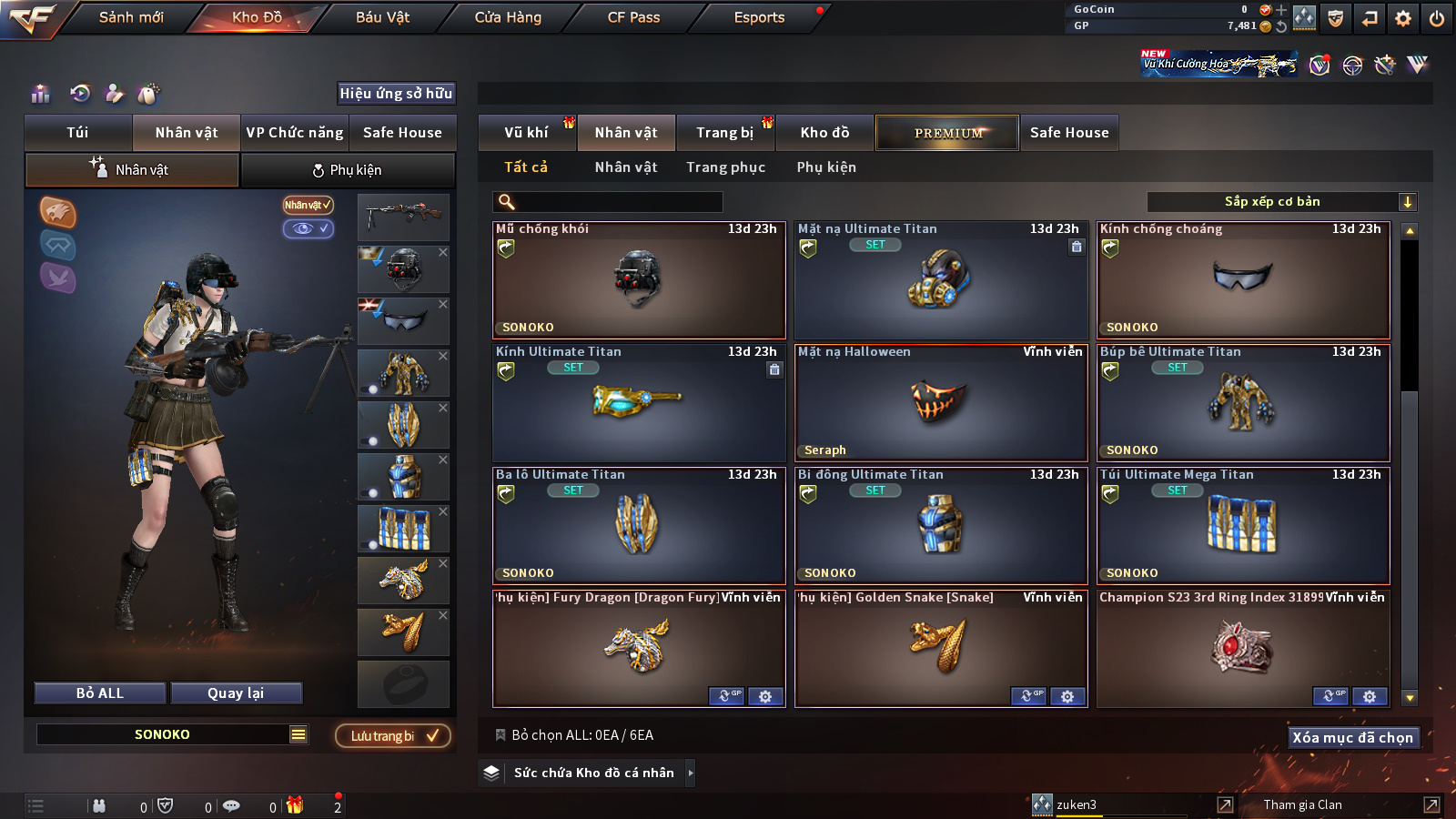Screen dimensions: 1456x819
Task: Click the power exit icon
Action: click(1437, 18)
